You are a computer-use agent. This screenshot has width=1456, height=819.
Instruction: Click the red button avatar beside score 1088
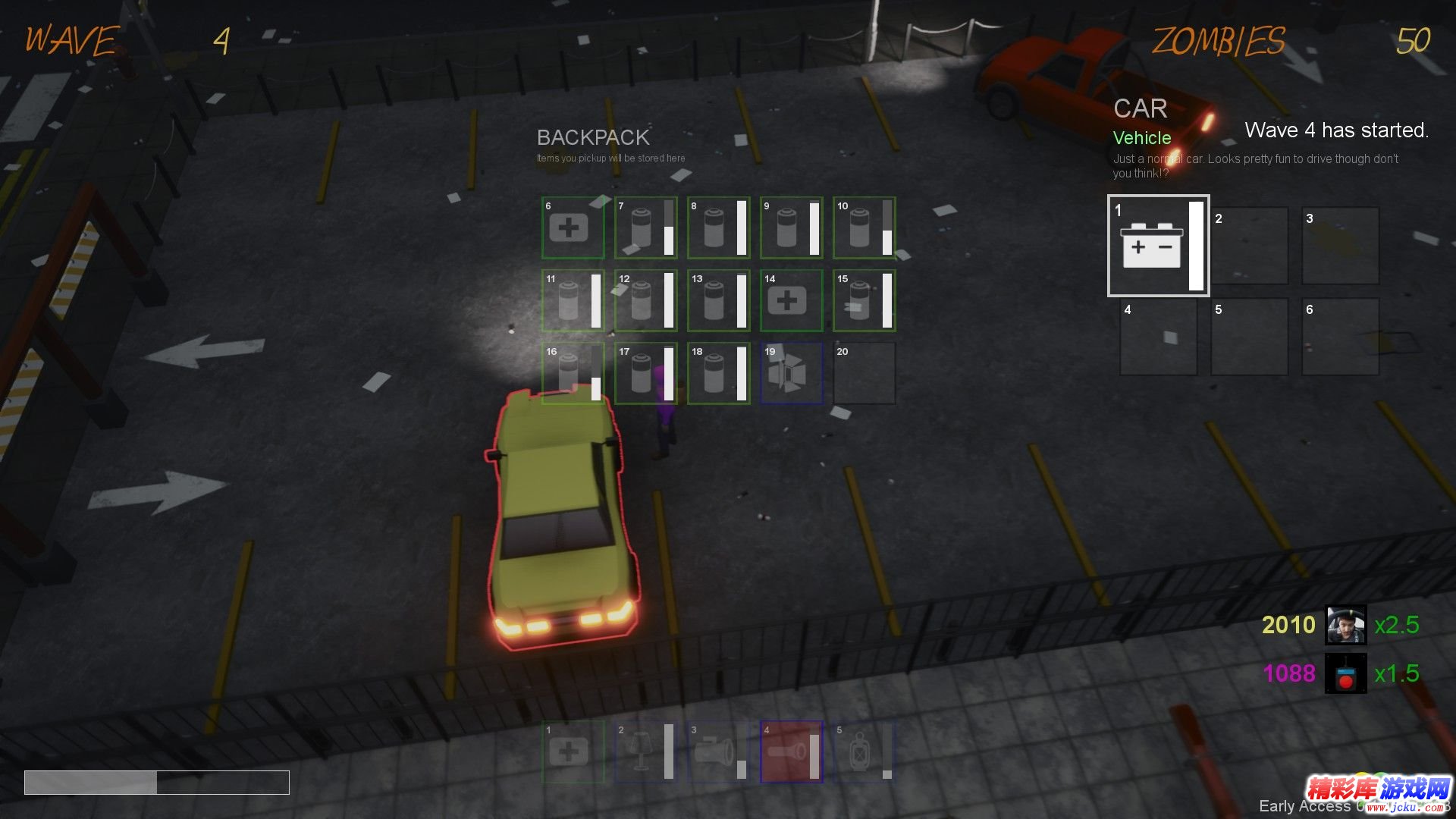tap(1345, 673)
